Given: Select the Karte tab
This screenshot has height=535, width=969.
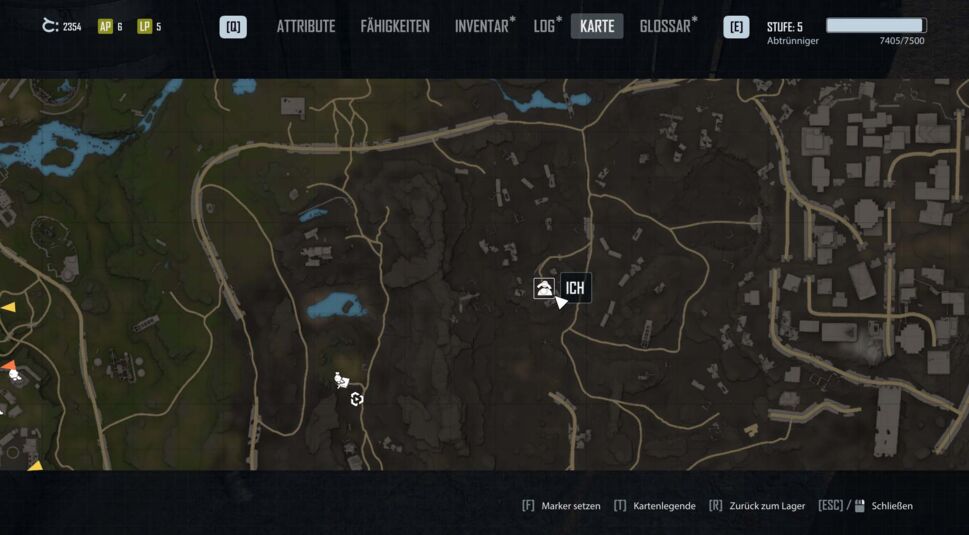Looking at the screenshot, I should point(597,27).
